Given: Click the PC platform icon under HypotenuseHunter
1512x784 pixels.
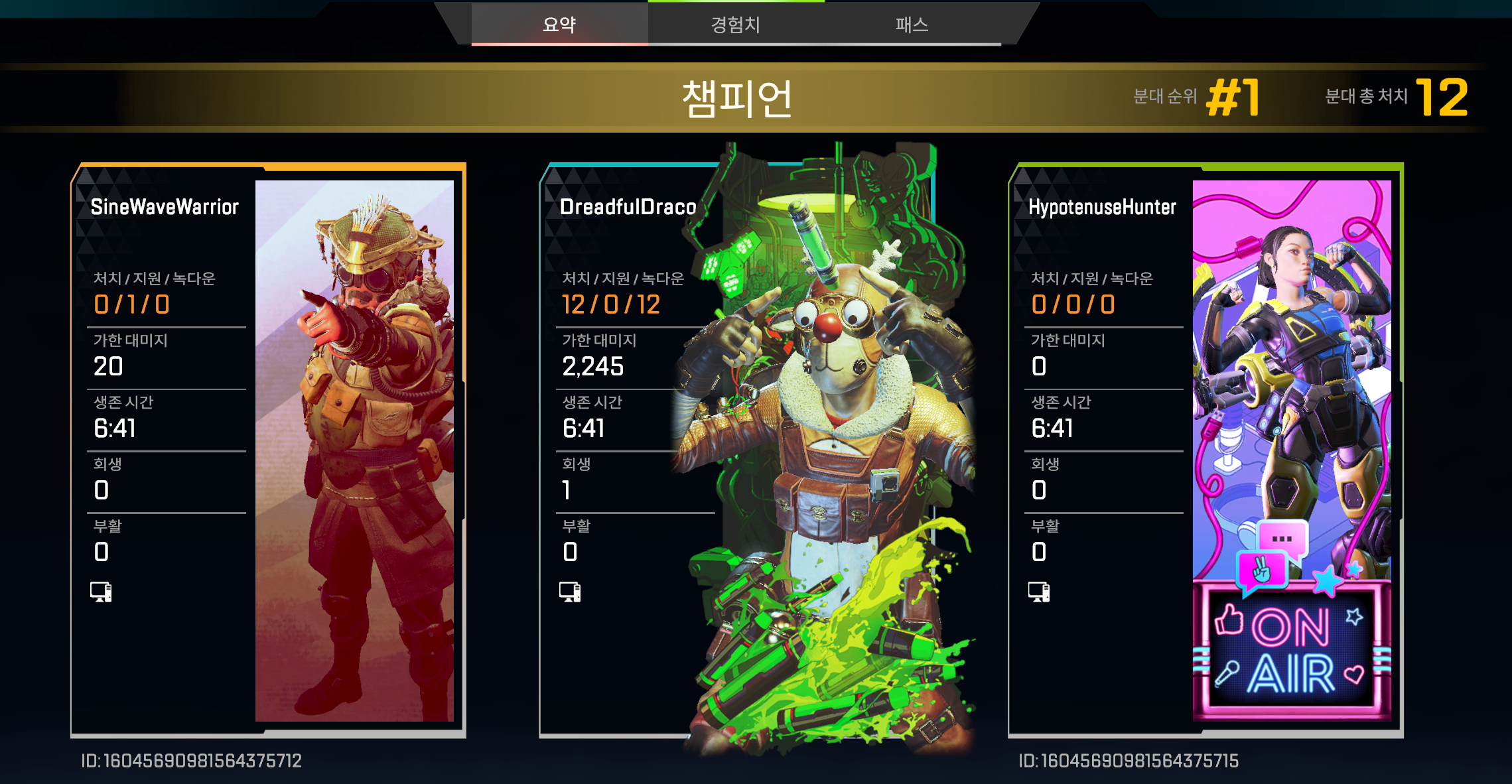Looking at the screenshot, I should click(x=1039, y=592).
